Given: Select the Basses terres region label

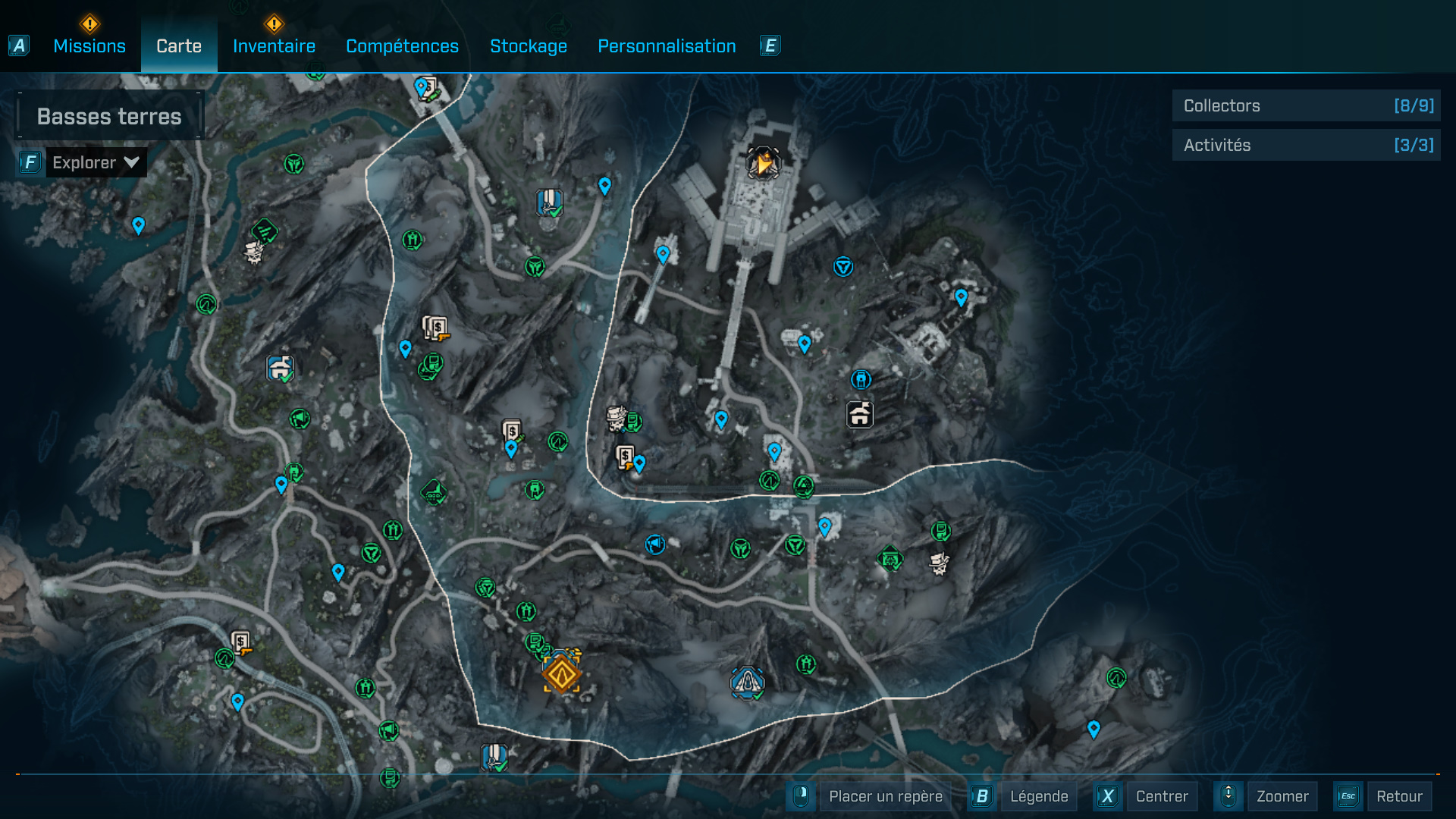Looking at the screenshot, I should 109,116.
